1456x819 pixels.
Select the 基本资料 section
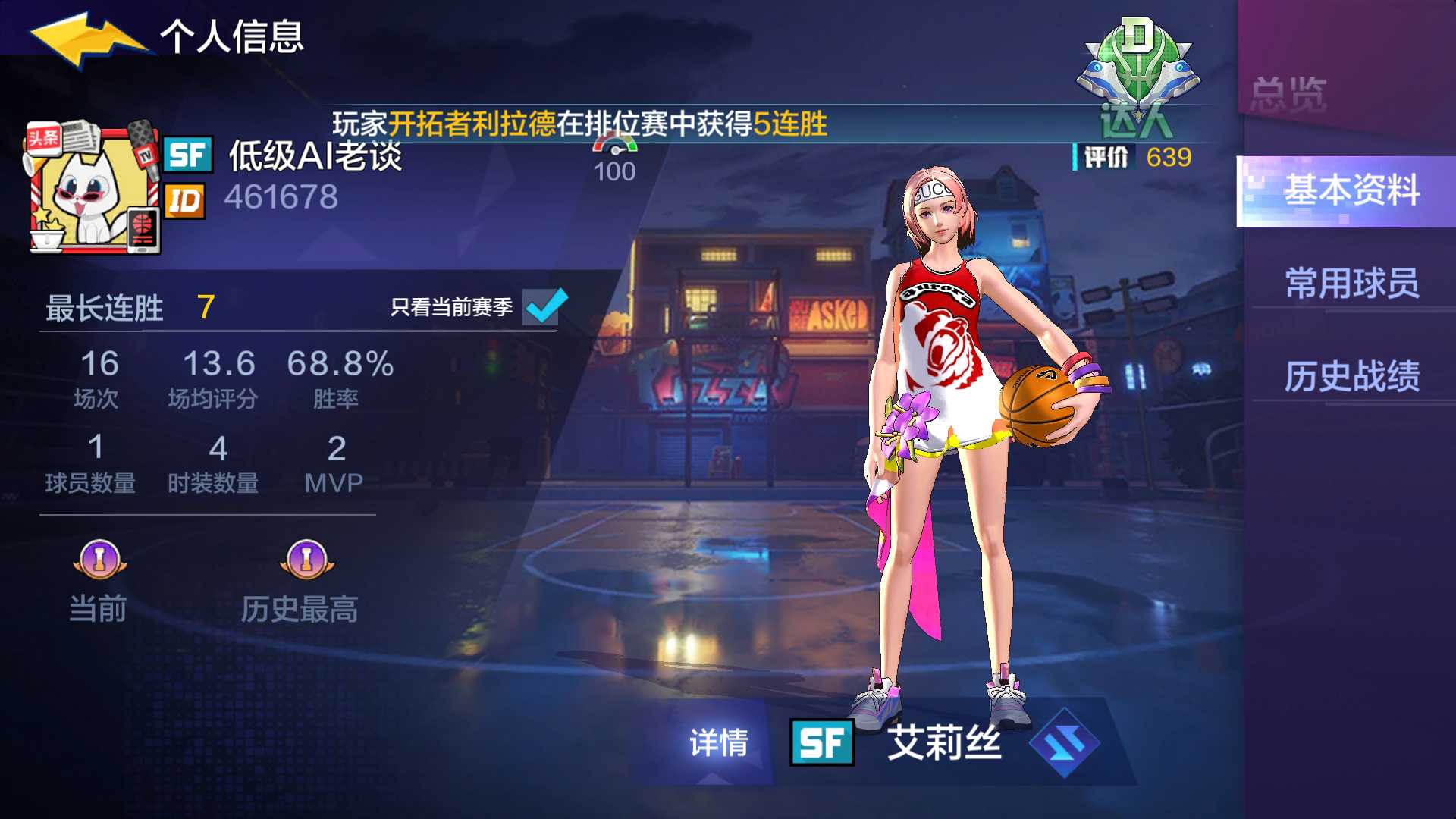tap(1354, 193)
